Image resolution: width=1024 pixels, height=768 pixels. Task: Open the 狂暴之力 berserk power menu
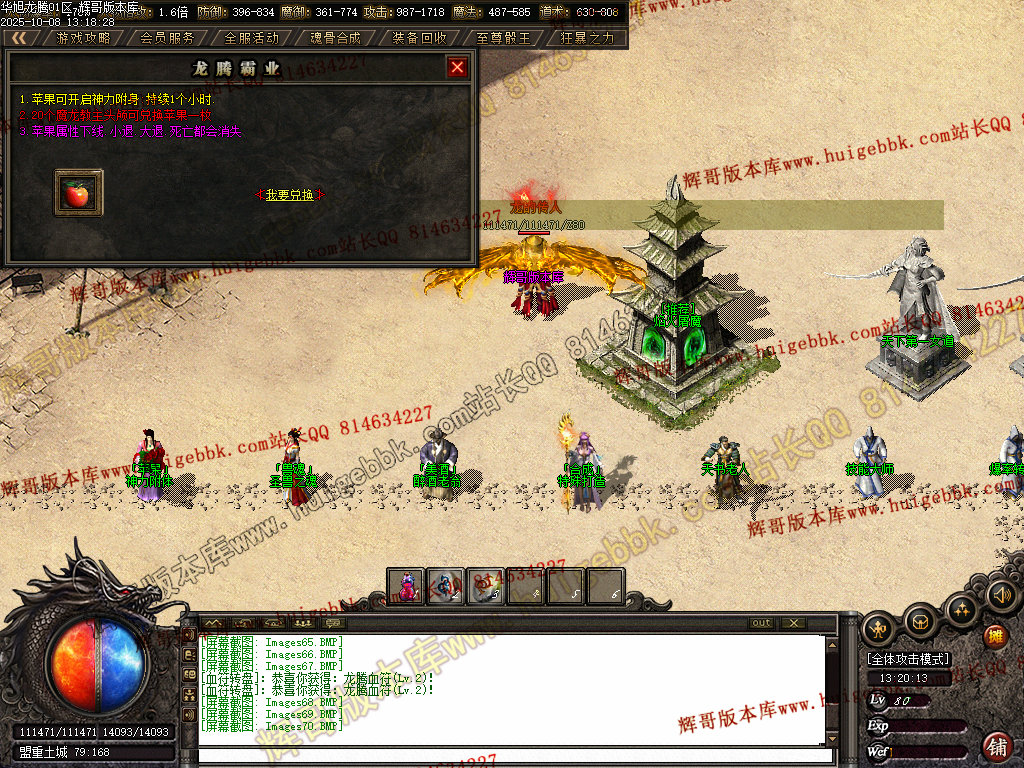coord(587,38)
